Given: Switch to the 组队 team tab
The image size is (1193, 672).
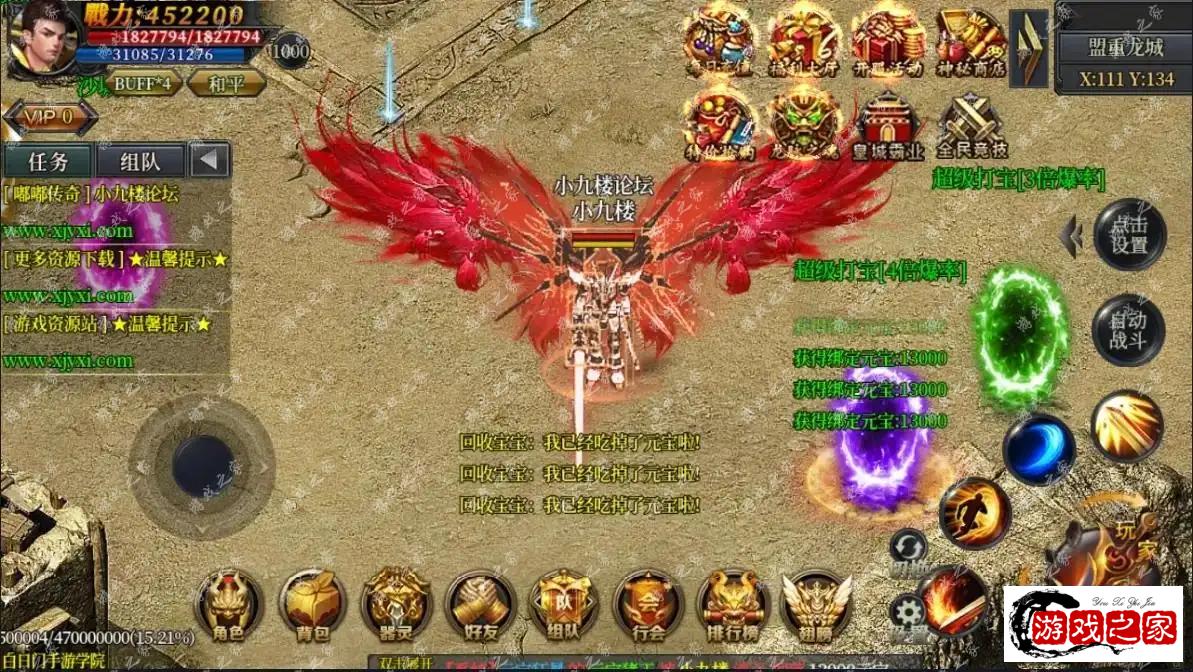Looking at the screenshot, I should pyautogui.click(x=139, y=161).
